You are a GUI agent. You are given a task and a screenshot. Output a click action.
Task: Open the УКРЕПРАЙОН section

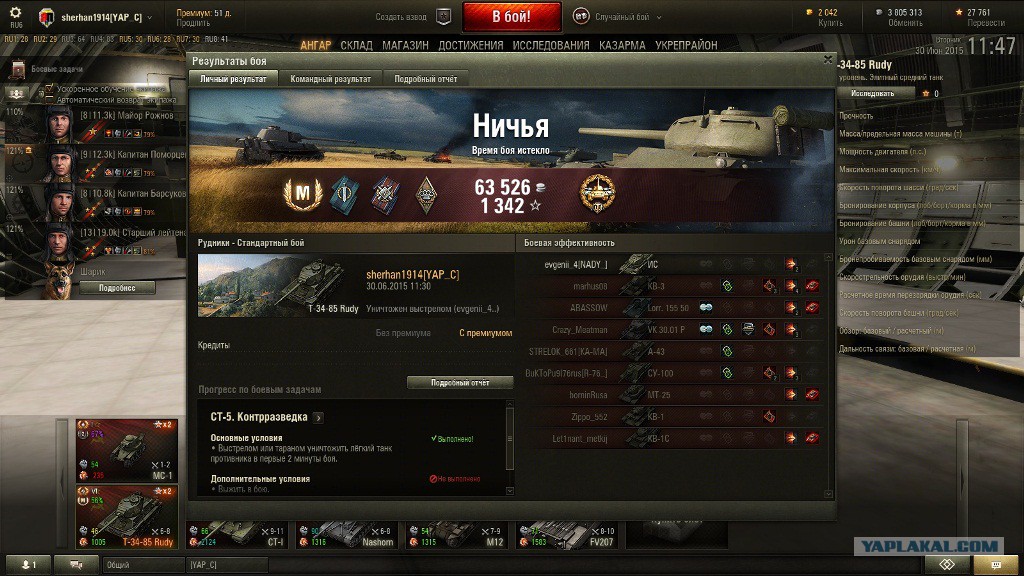click(686, 46)
